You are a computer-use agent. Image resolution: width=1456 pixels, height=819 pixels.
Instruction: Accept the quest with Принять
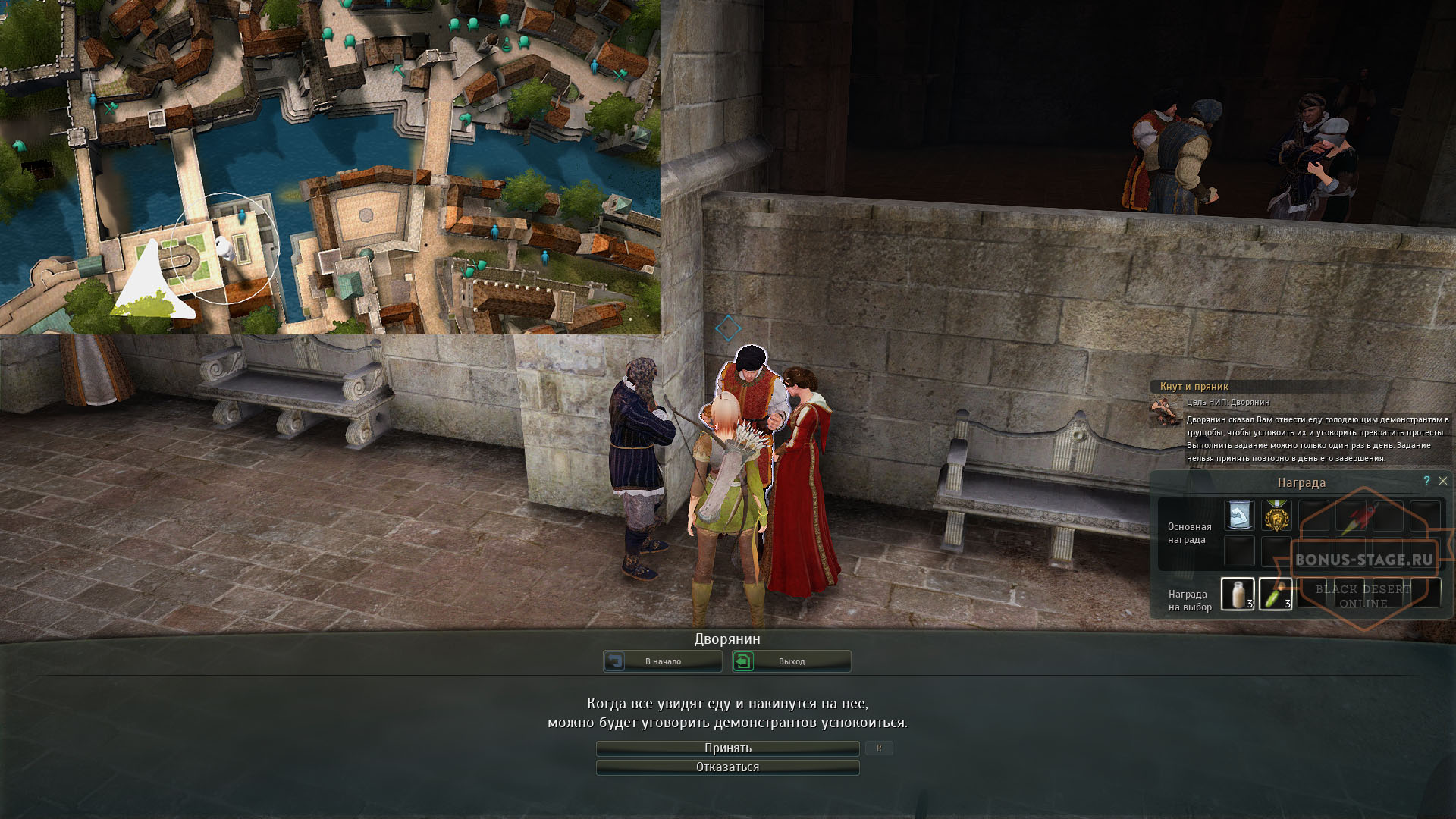(727, 748)
